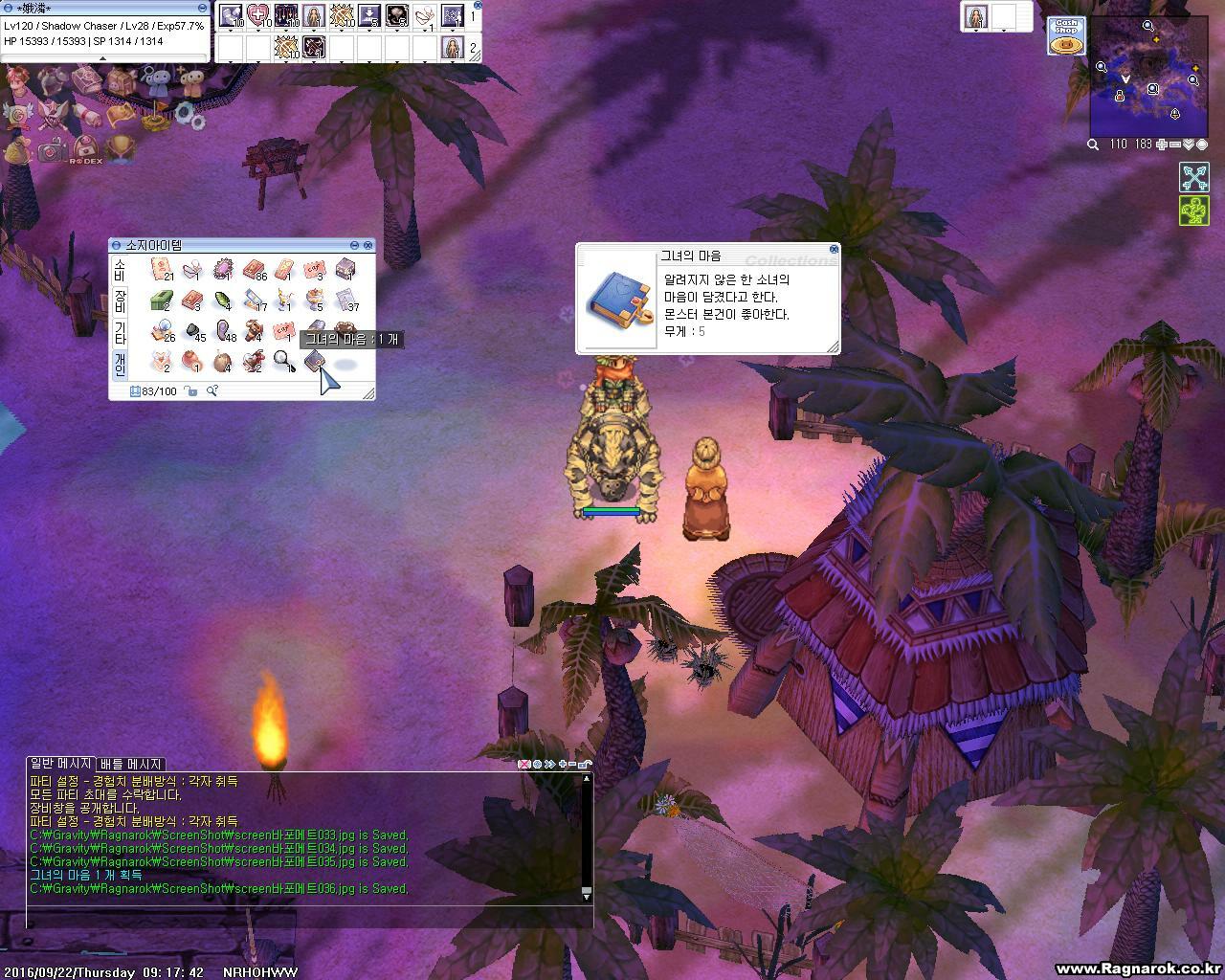1225x980 pixels.
Task: Zoom in the minimap with the plus button
Action: [x=1162, y=145]
